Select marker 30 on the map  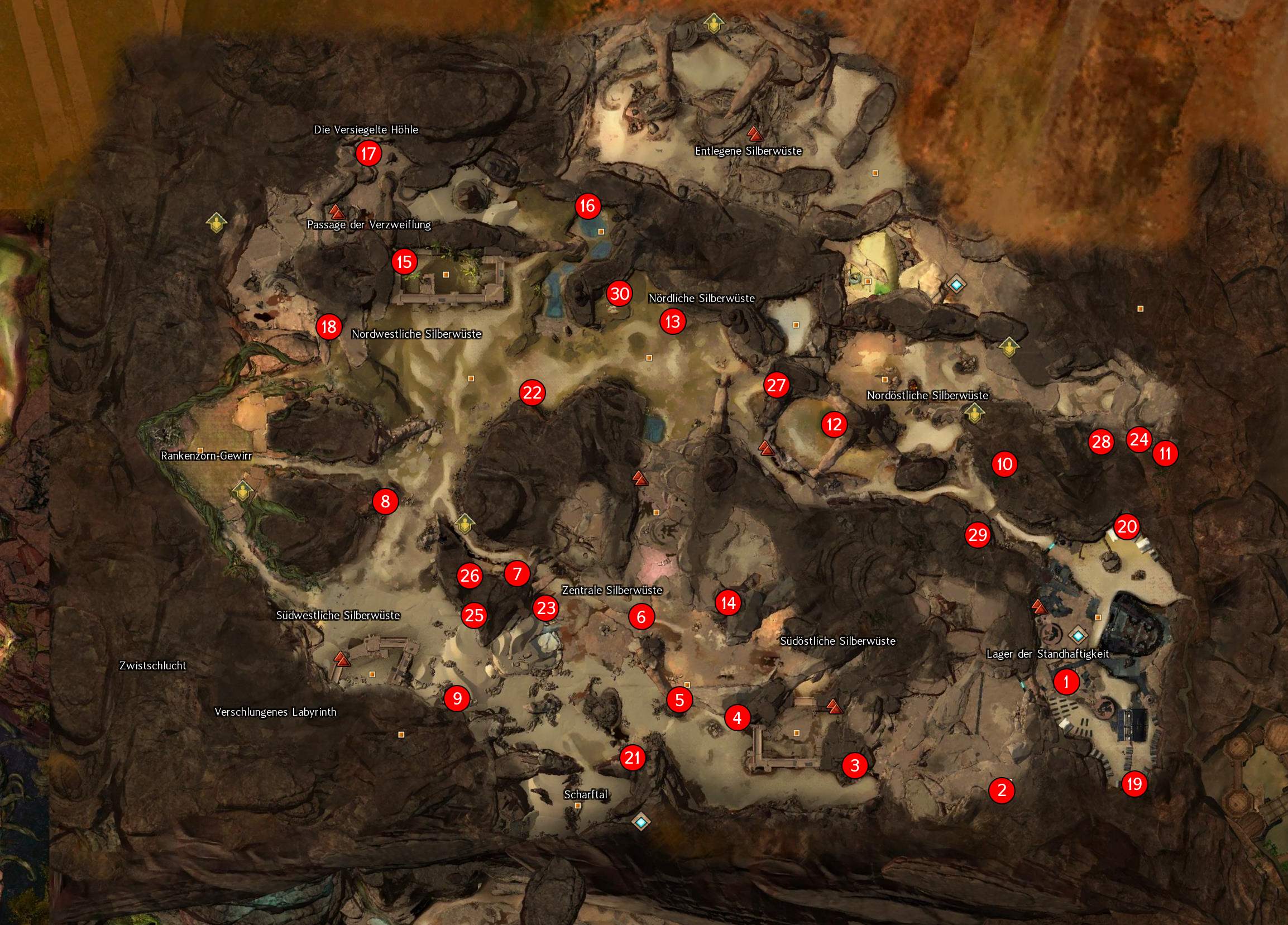[x=620, y=294]
